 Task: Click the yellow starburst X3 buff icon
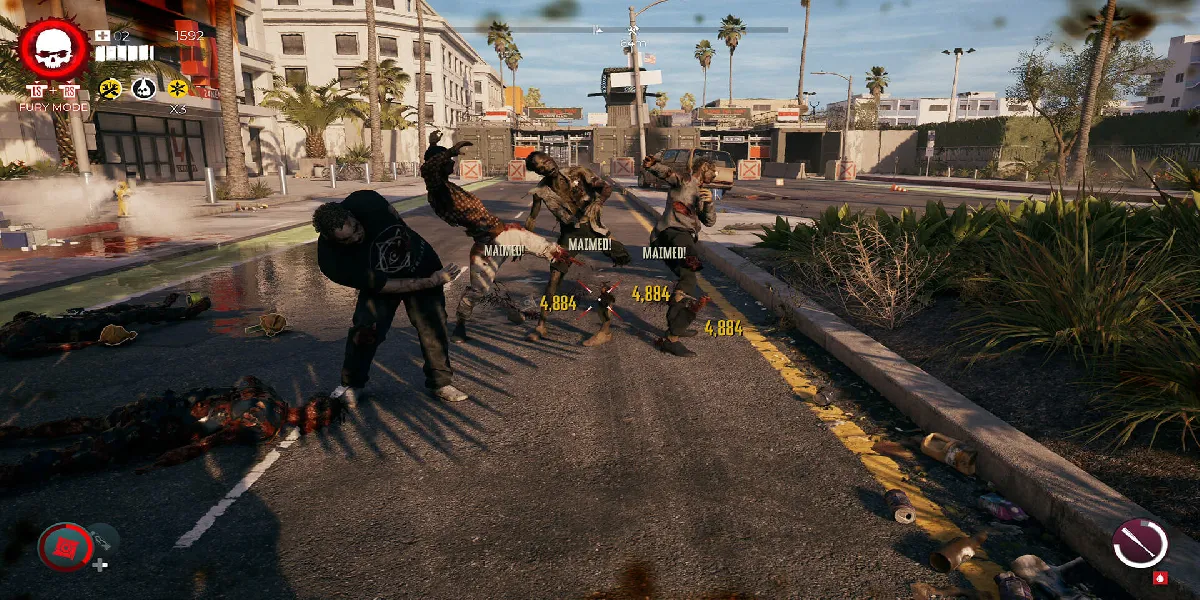(x=178, y=89)
